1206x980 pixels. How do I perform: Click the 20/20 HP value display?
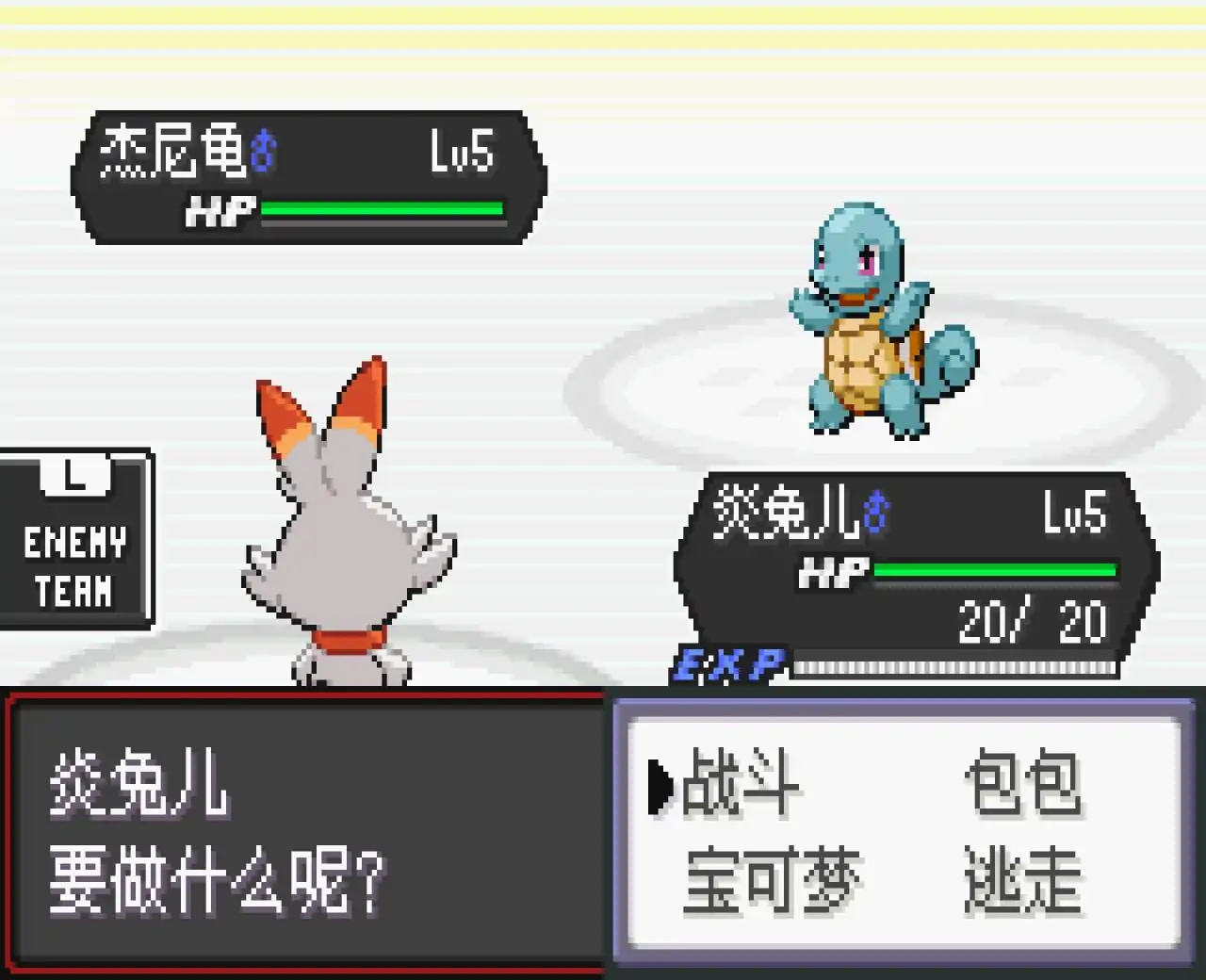[x=1032, y=619]
